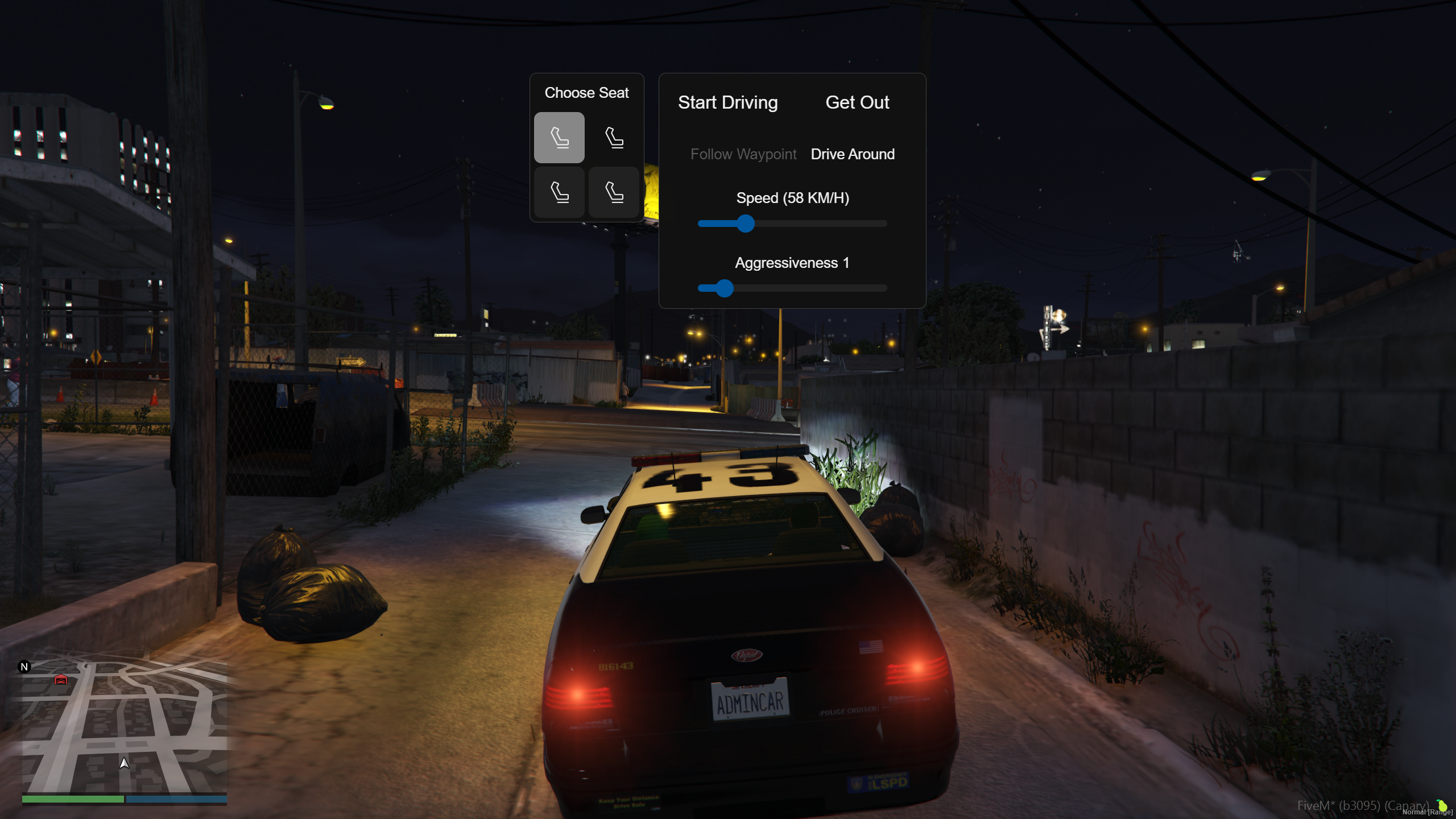The height and width of the screenshot is (819, 1456).
Task: Click the red garage marker on minimap
Action: 61,680
